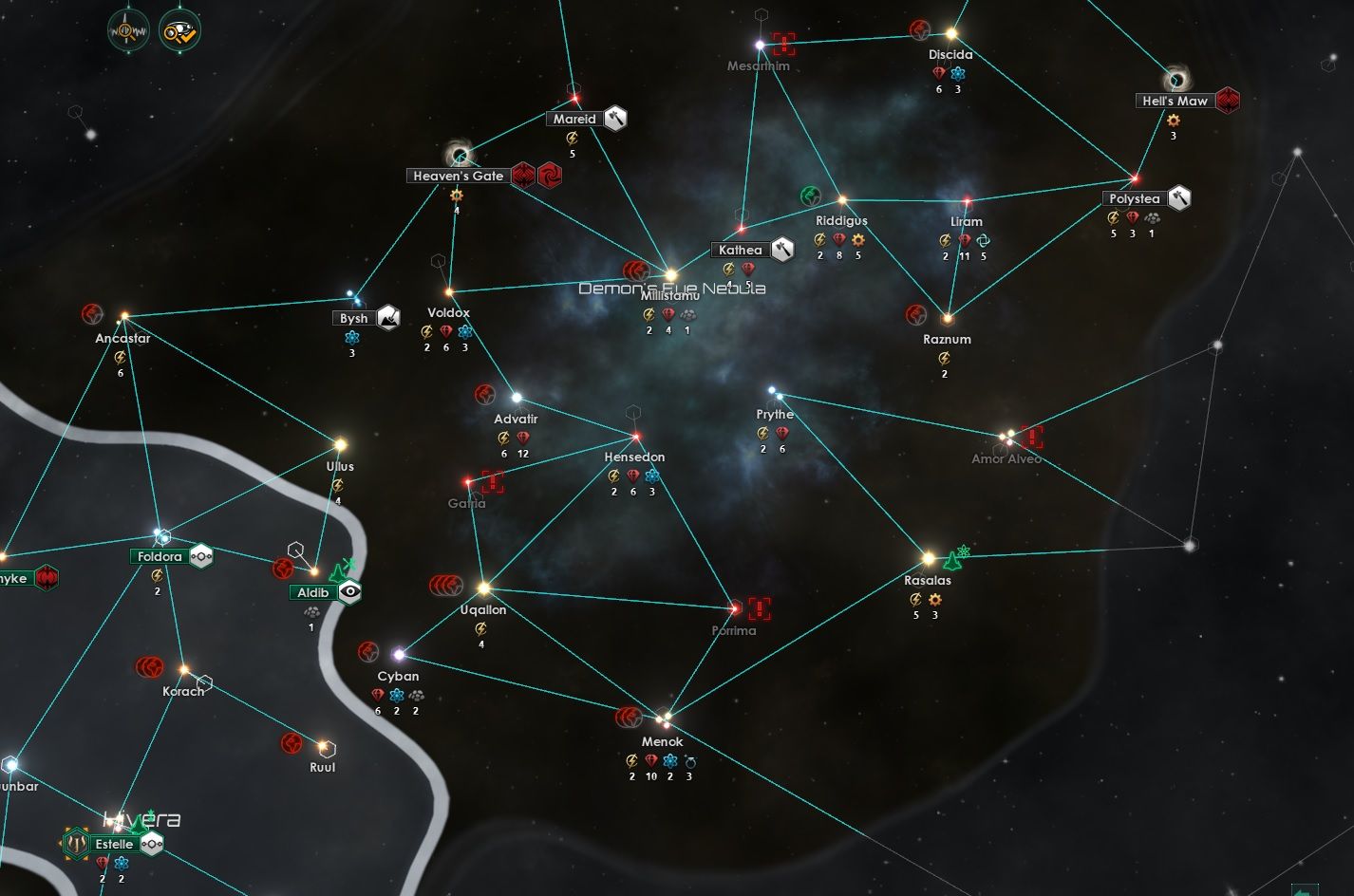Open the anchor icon beside Bysh
1354x896 pixels.
tap(387, 317)
